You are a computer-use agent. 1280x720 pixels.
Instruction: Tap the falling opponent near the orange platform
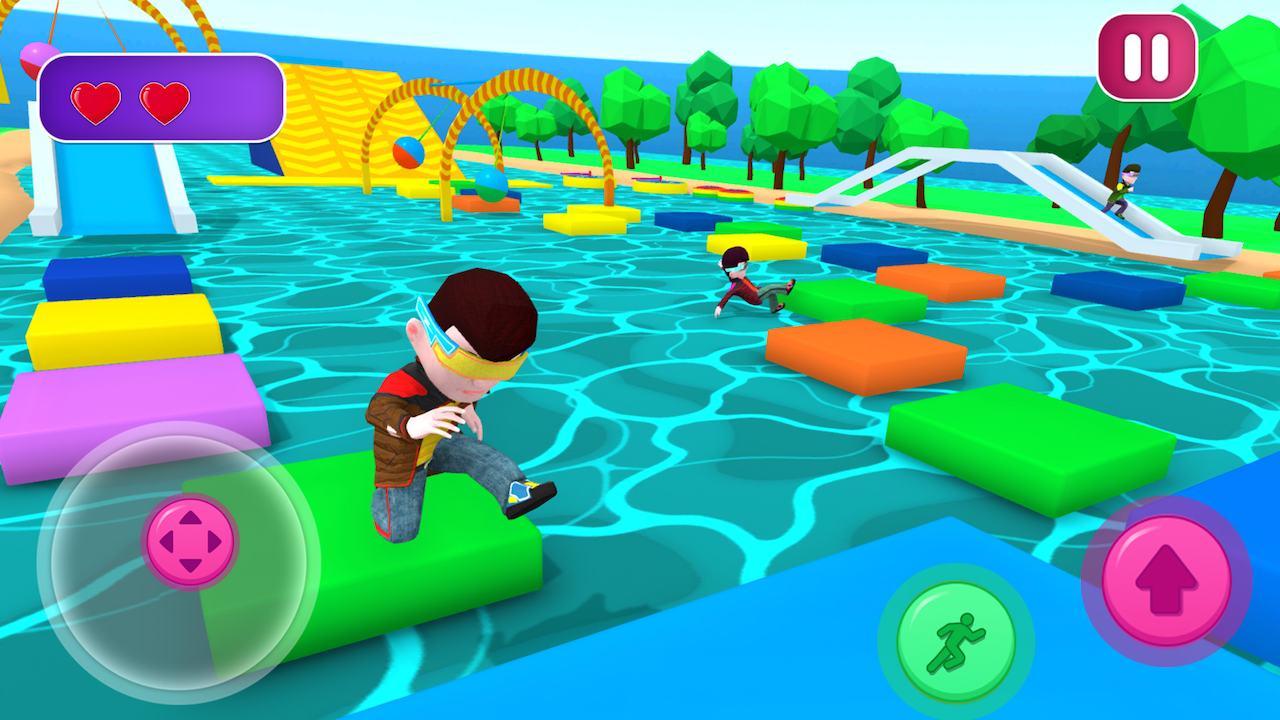point(745,285)
